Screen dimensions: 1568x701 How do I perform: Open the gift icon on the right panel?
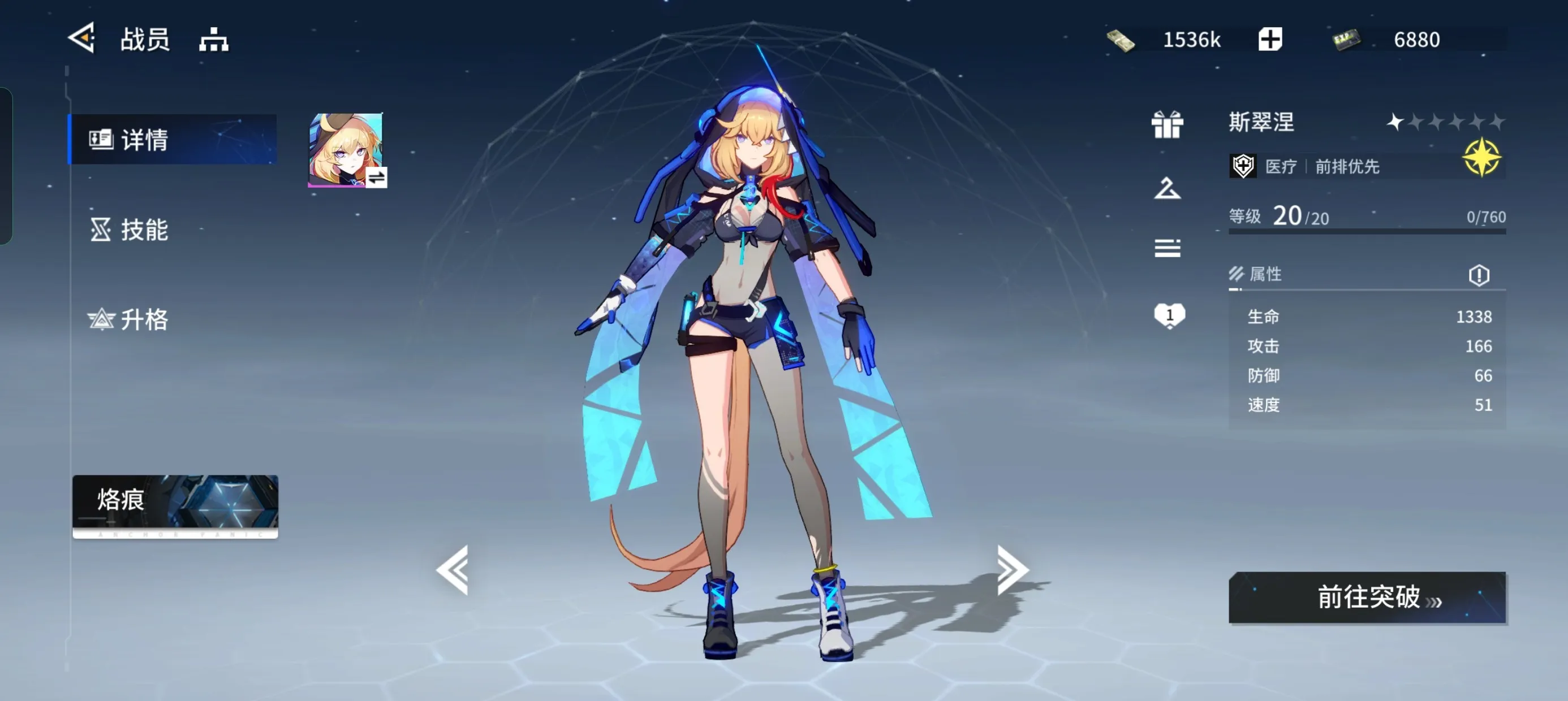1167,127
